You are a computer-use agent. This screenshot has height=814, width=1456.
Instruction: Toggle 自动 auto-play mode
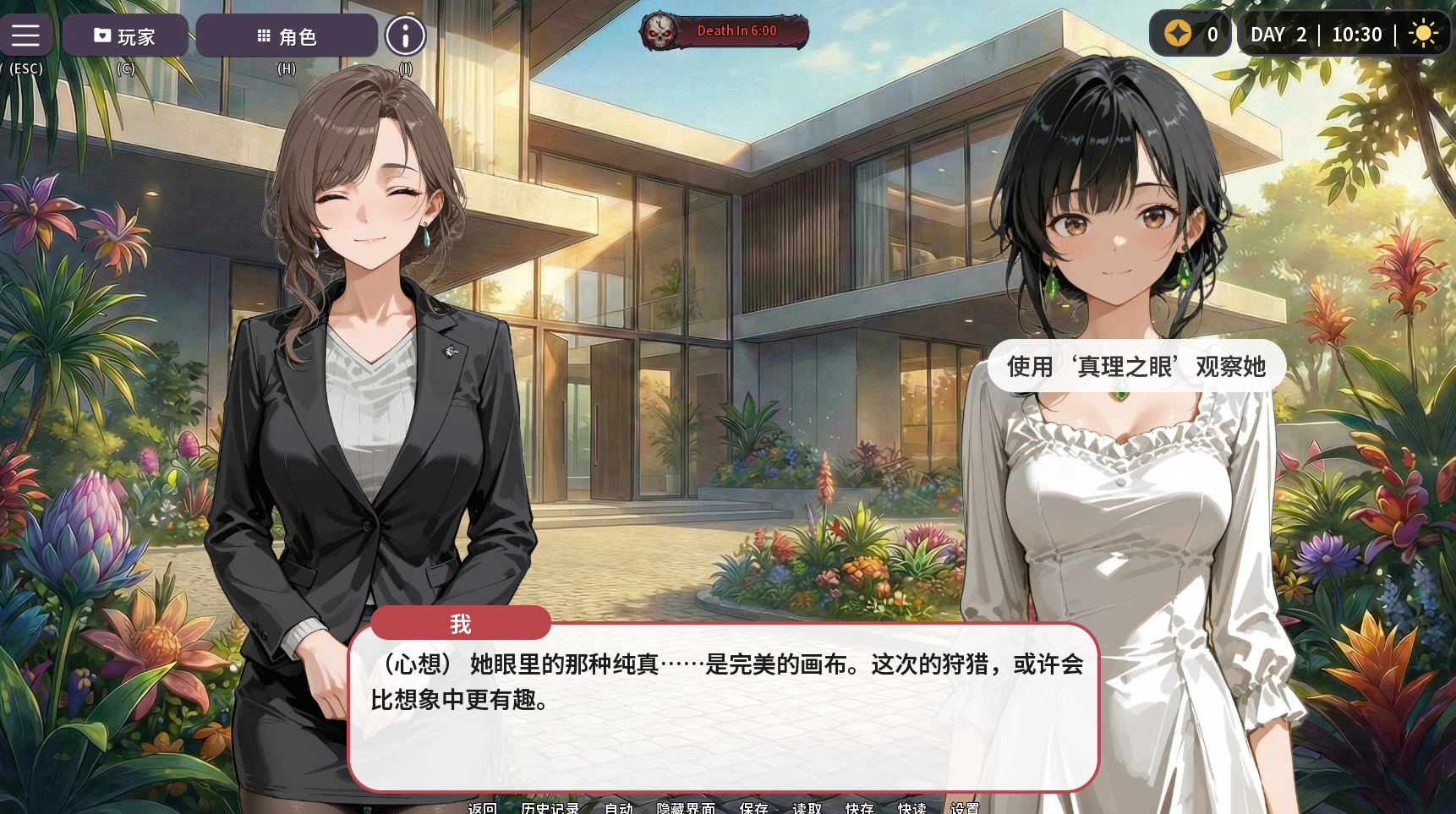coord(618,807)
